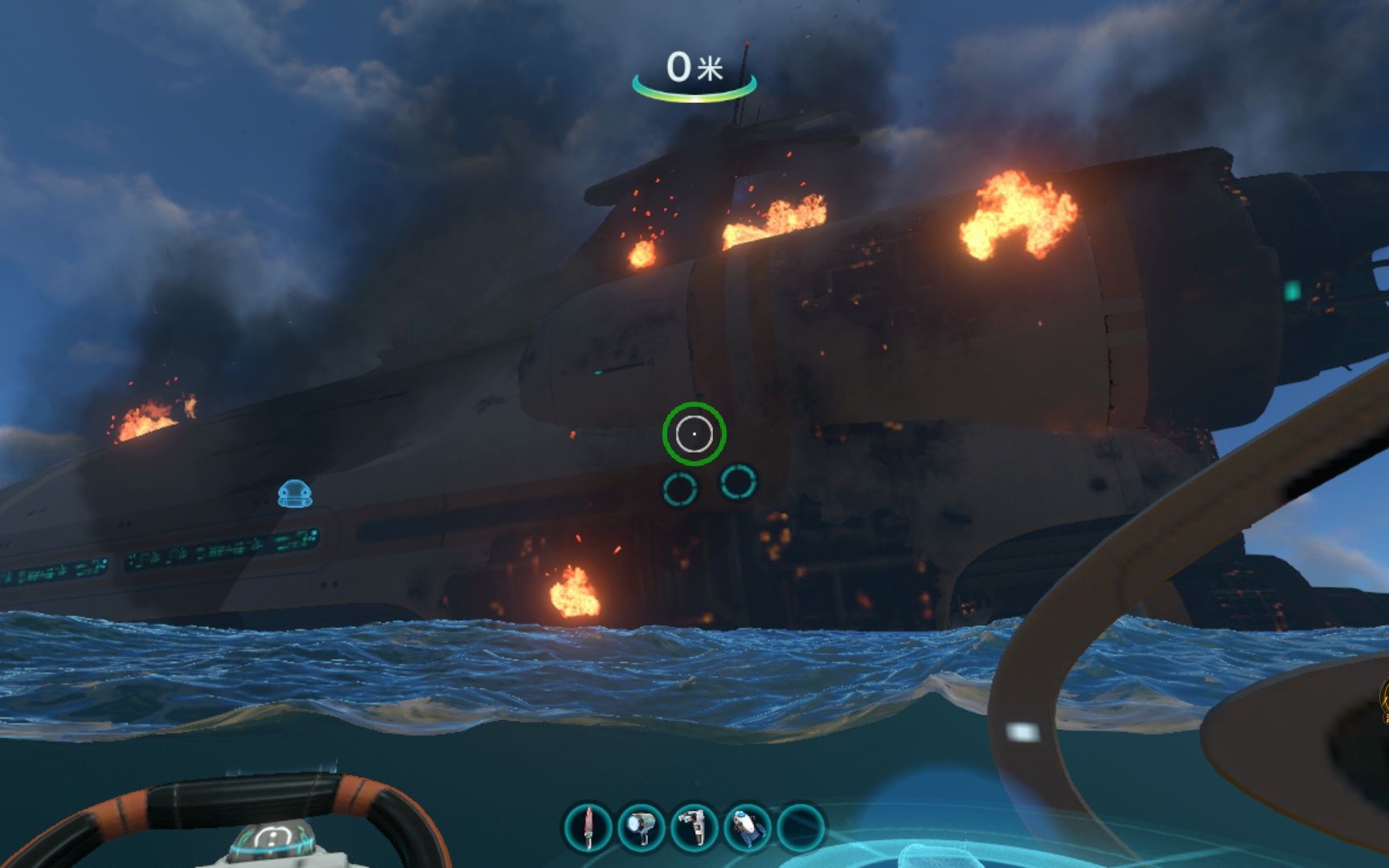This screenshot has height=868, width=1389.
Task: Click the empty fifth hotbar slot
Action: 801,827
